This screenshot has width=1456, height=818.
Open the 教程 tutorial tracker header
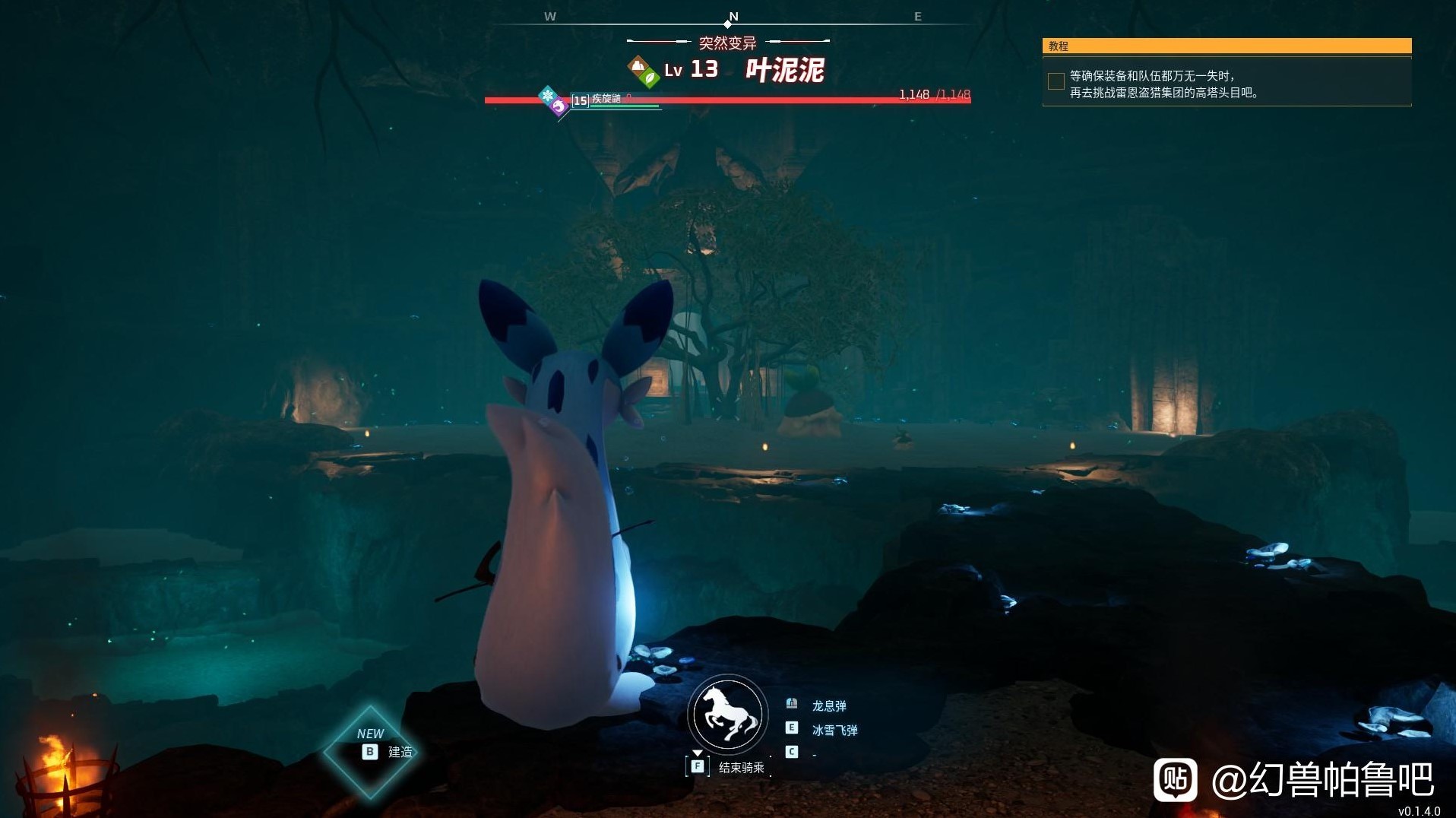1226,46
